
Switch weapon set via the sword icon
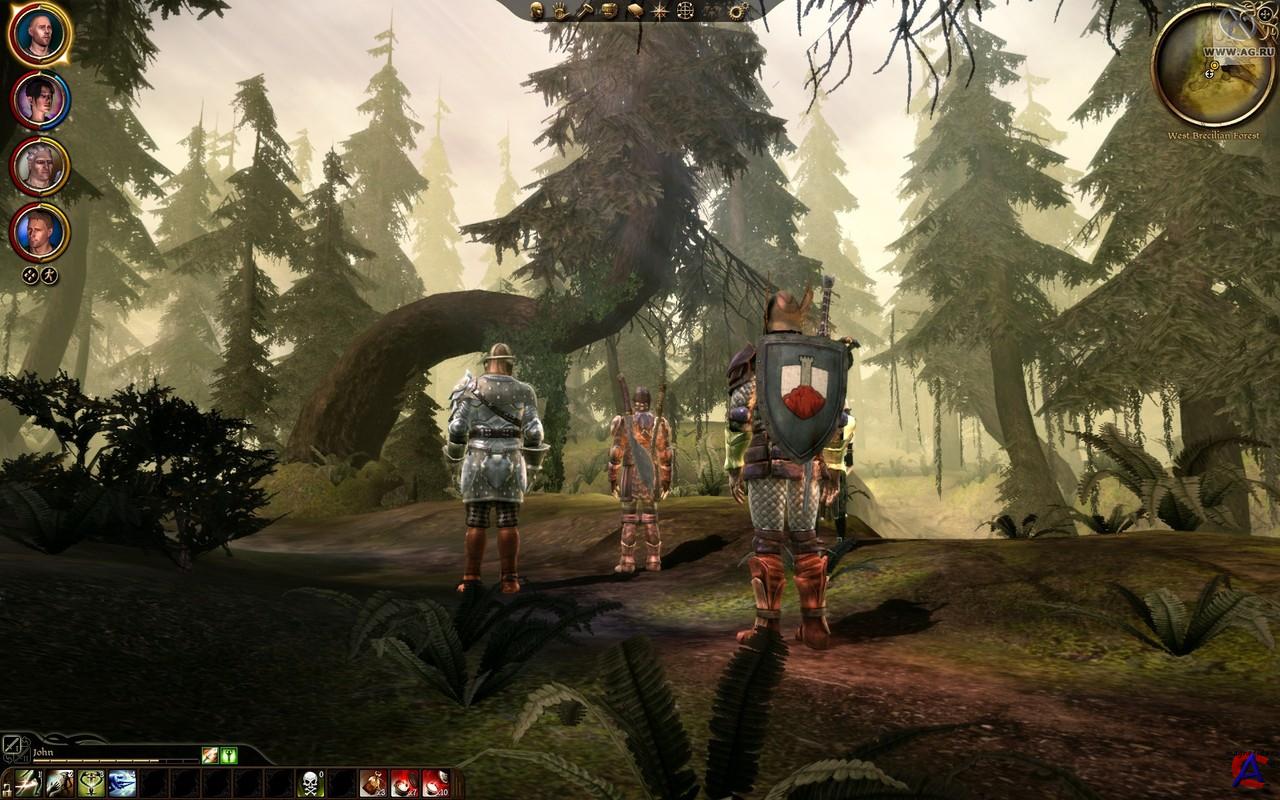pos(14,746)
